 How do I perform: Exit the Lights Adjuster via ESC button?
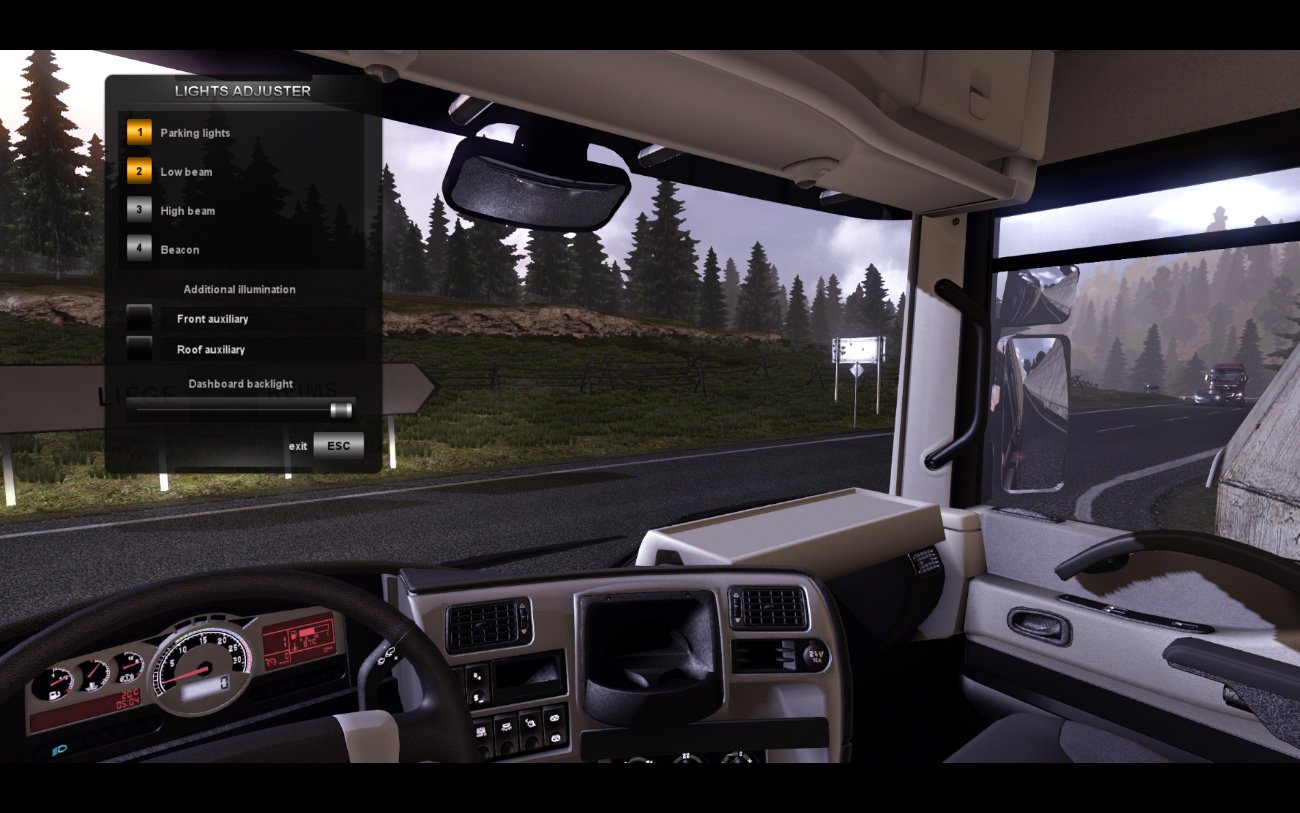(x=338, y=446)
